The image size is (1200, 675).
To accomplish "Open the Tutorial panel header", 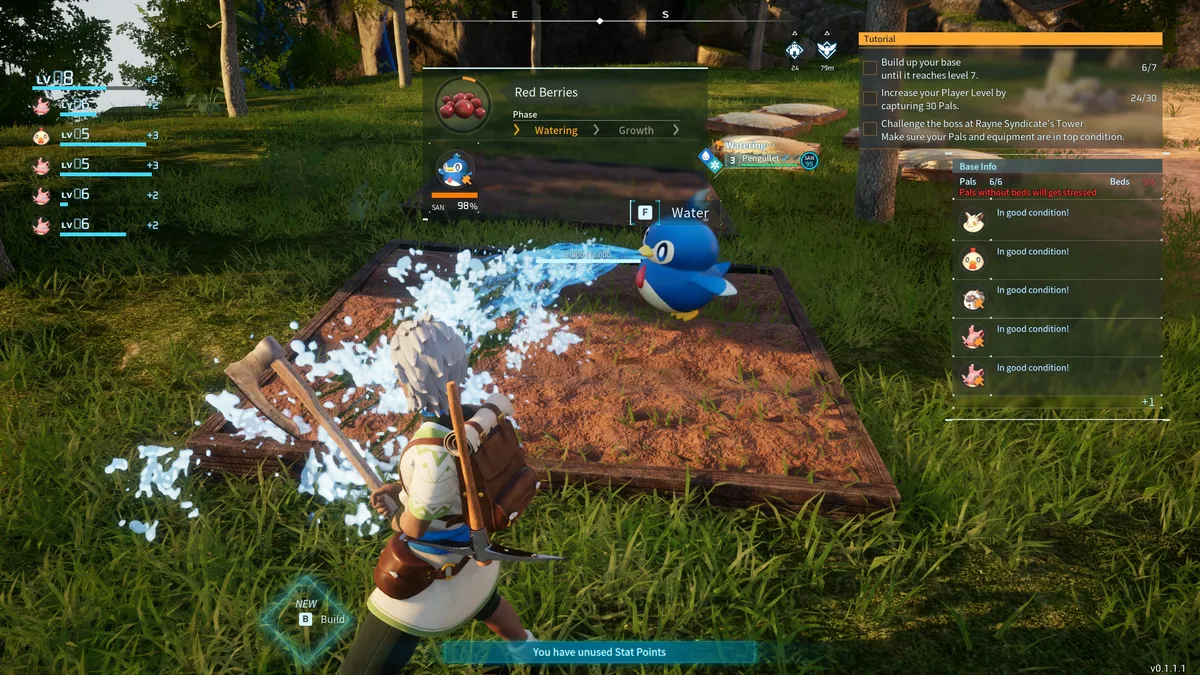I will point(1010,39).
